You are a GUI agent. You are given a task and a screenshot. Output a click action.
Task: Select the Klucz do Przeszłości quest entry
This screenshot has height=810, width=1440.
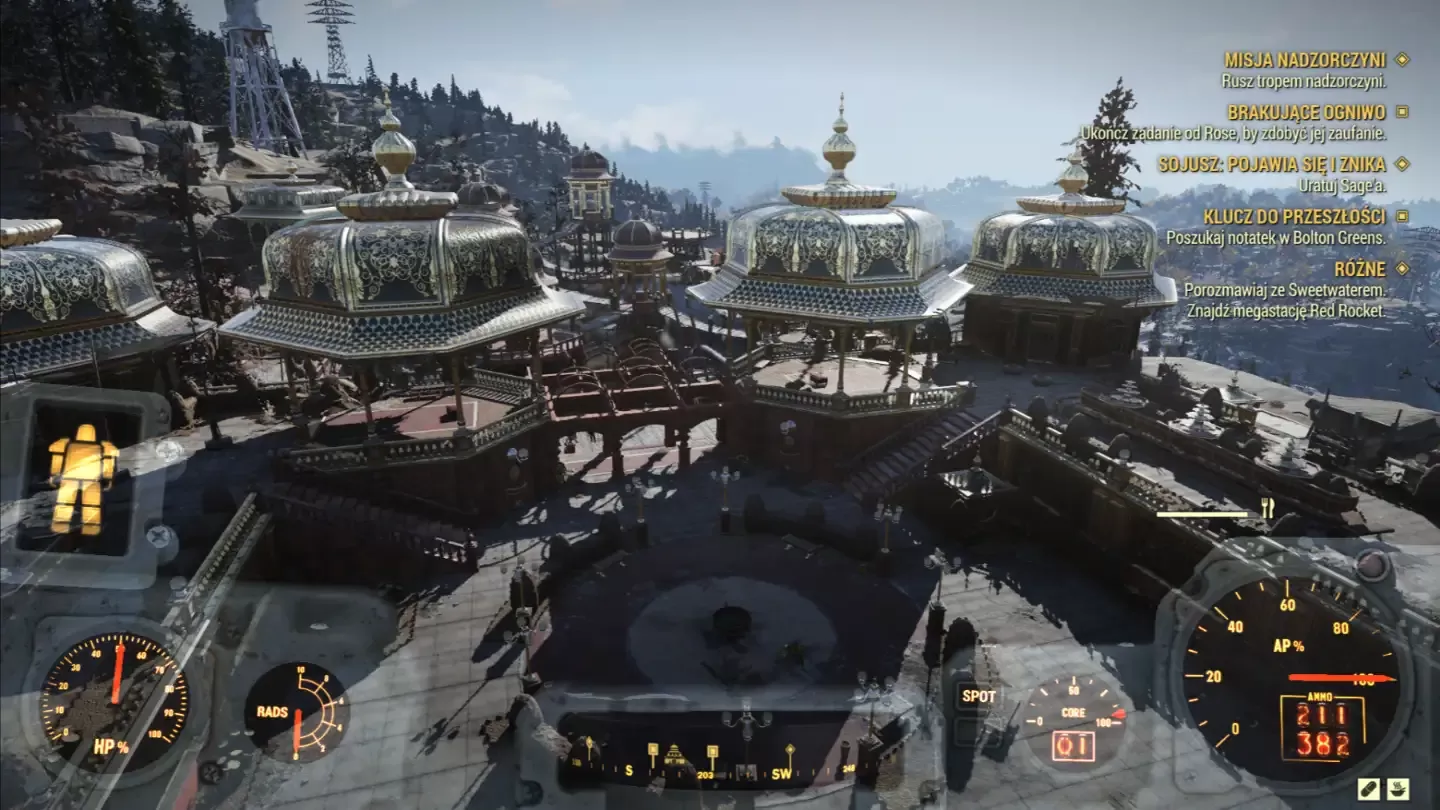coord(1294,217)
